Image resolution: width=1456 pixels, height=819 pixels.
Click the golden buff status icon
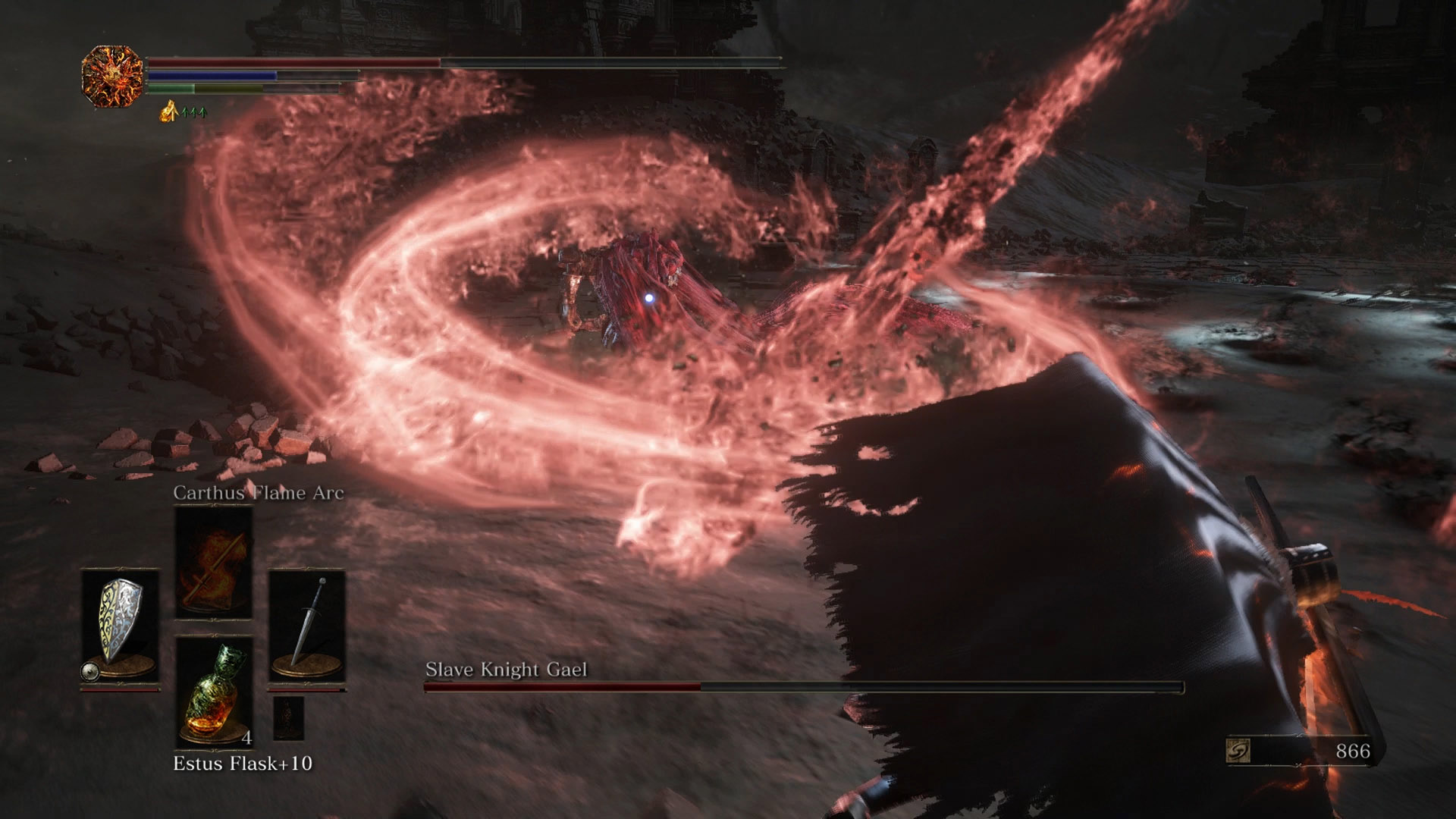[169, 112]
